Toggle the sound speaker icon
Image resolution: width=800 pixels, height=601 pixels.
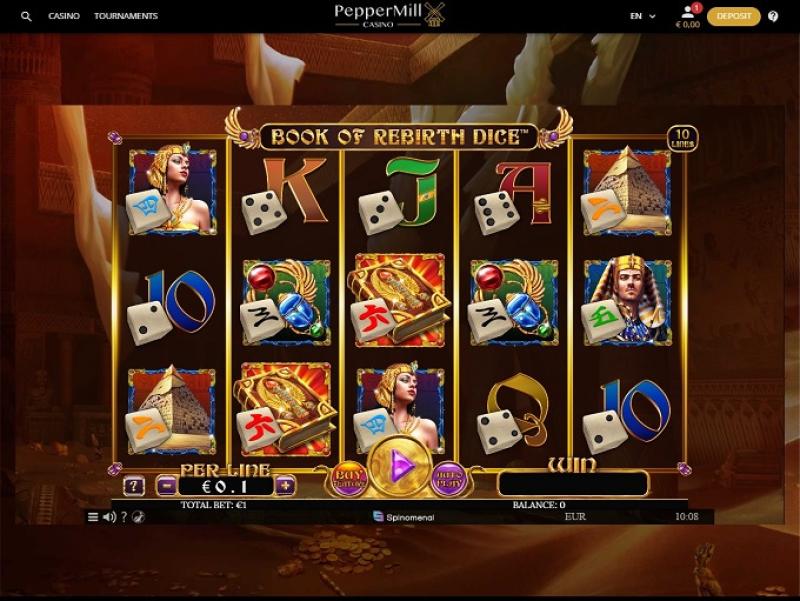(x=109, y=517)
